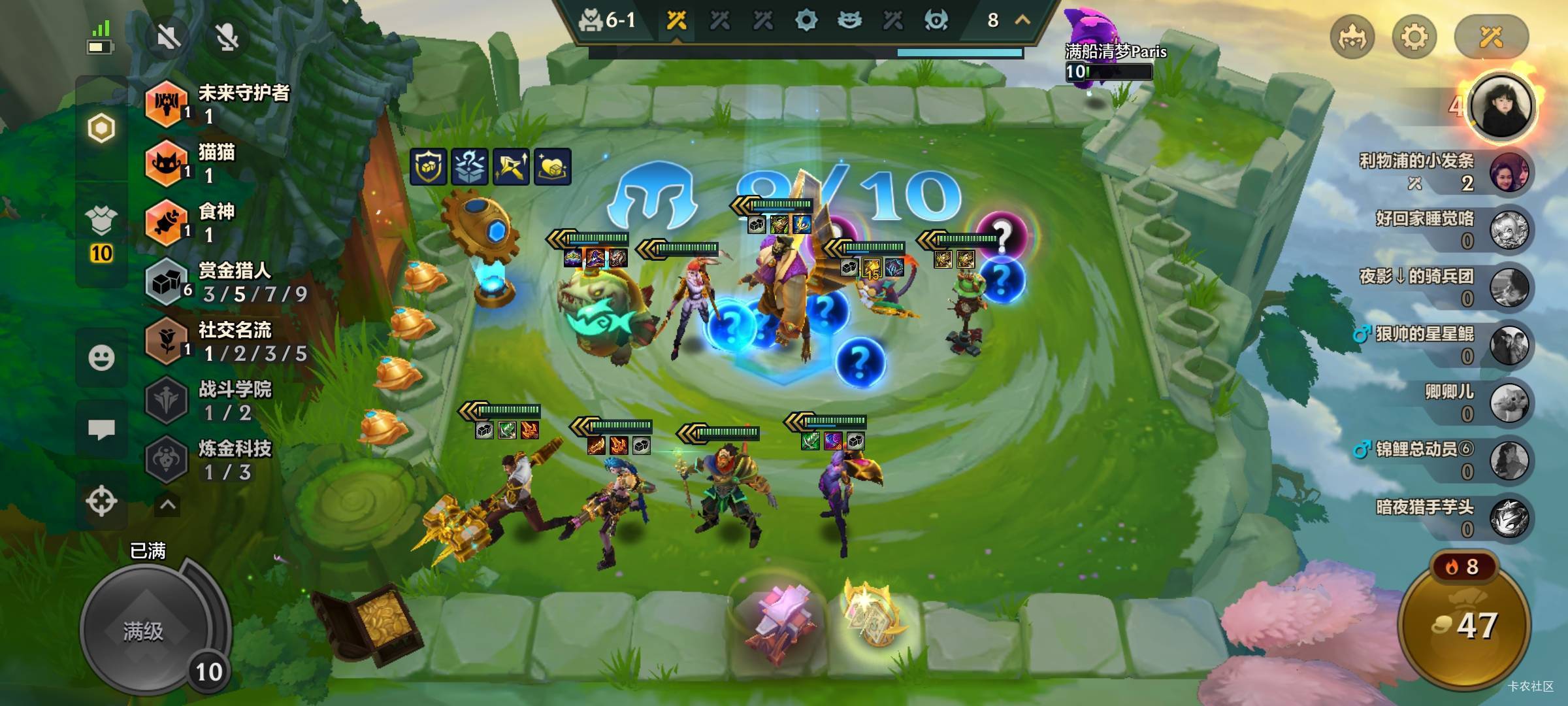Image resolution: width=1568 pixels, height=706 pixels.
Task: Inspect the shield with cubes augment icon
Action: 429,167
